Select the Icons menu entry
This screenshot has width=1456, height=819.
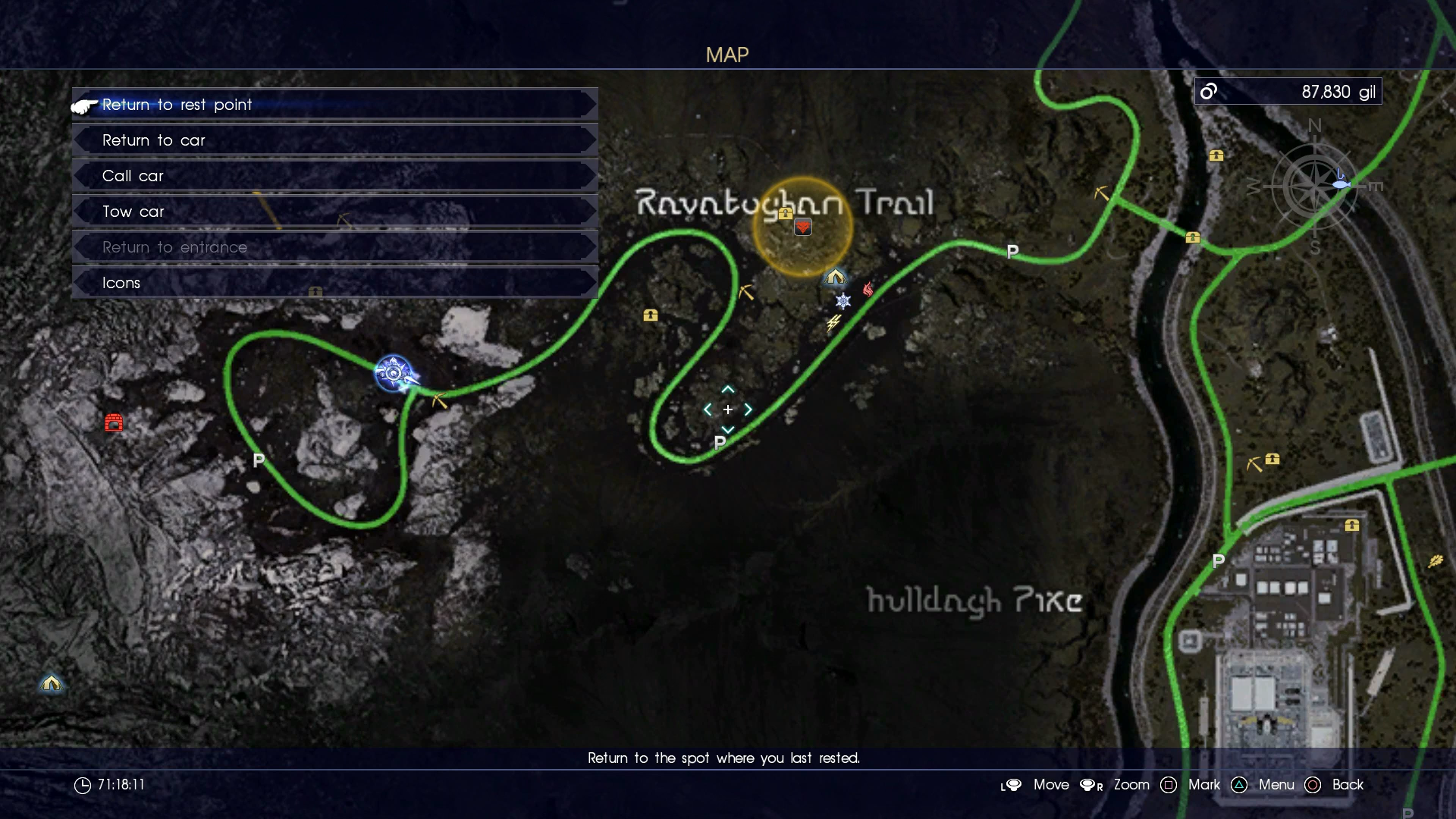tap(121, 283)
